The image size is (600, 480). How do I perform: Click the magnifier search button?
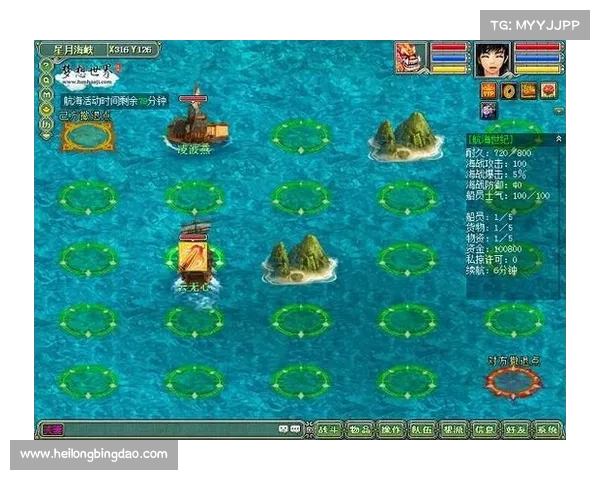point(46,79)
